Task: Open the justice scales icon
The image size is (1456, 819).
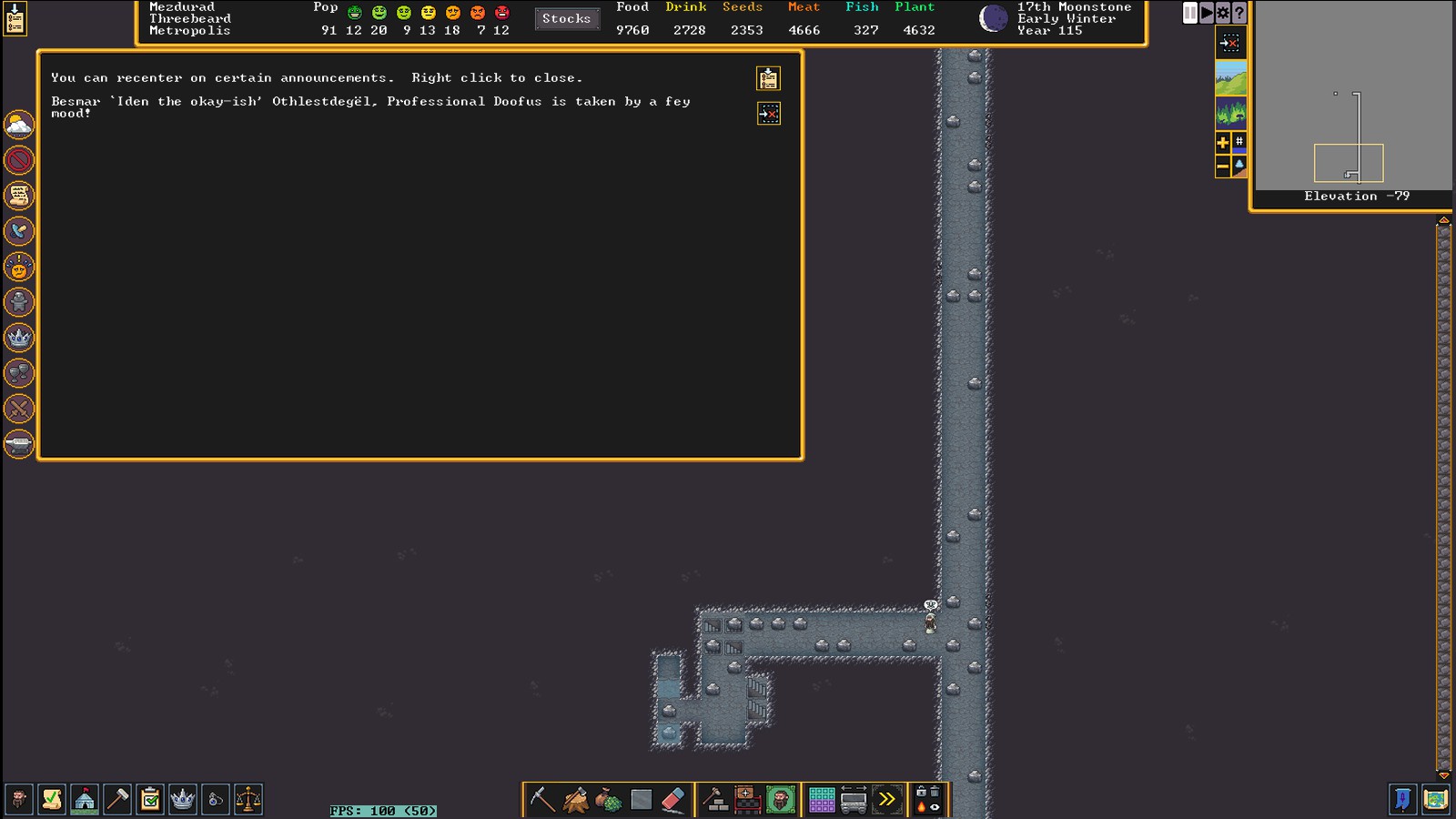Action: pos(248,800)
